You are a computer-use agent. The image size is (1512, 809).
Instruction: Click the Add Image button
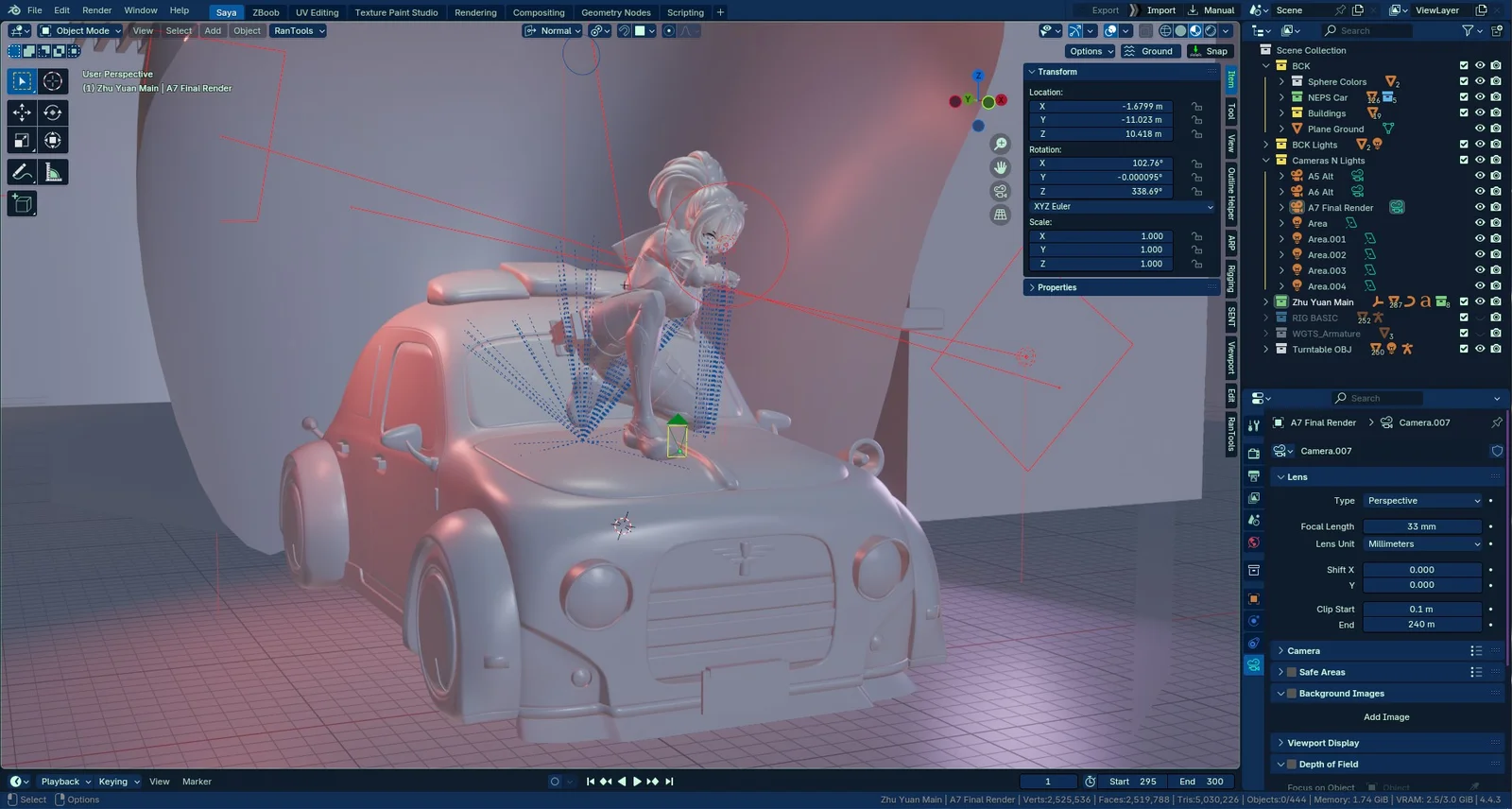[1385, 716]
